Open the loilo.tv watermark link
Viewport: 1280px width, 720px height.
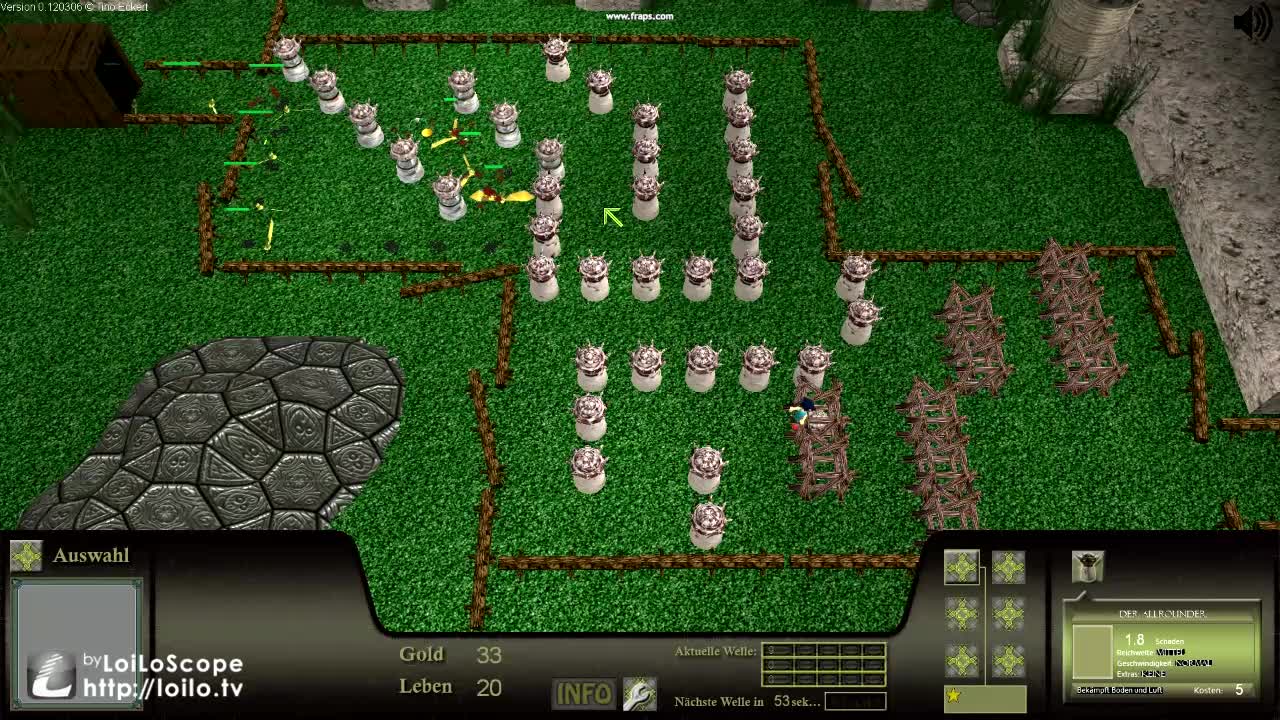pyautogui.click(x=163, y=687)
